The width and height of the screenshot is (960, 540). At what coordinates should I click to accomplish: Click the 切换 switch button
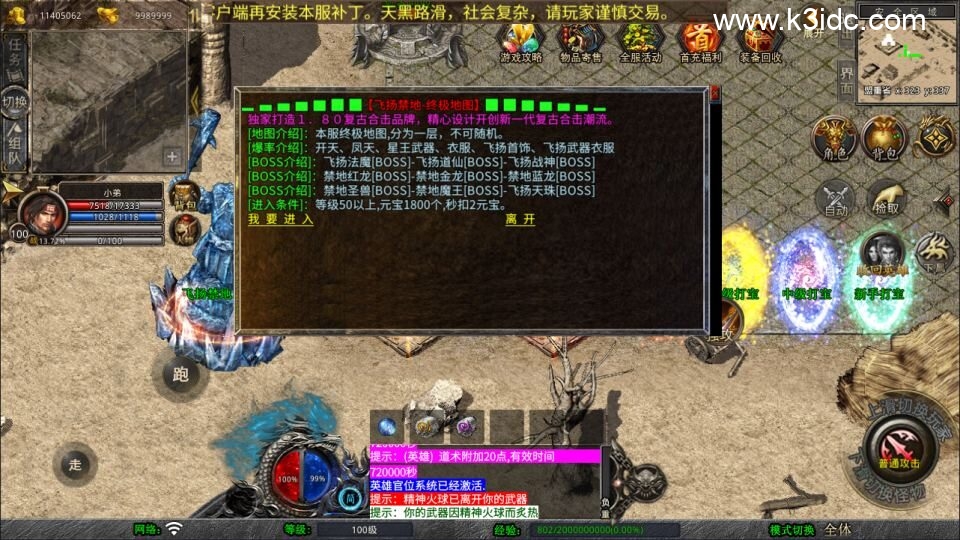(15, 101)
